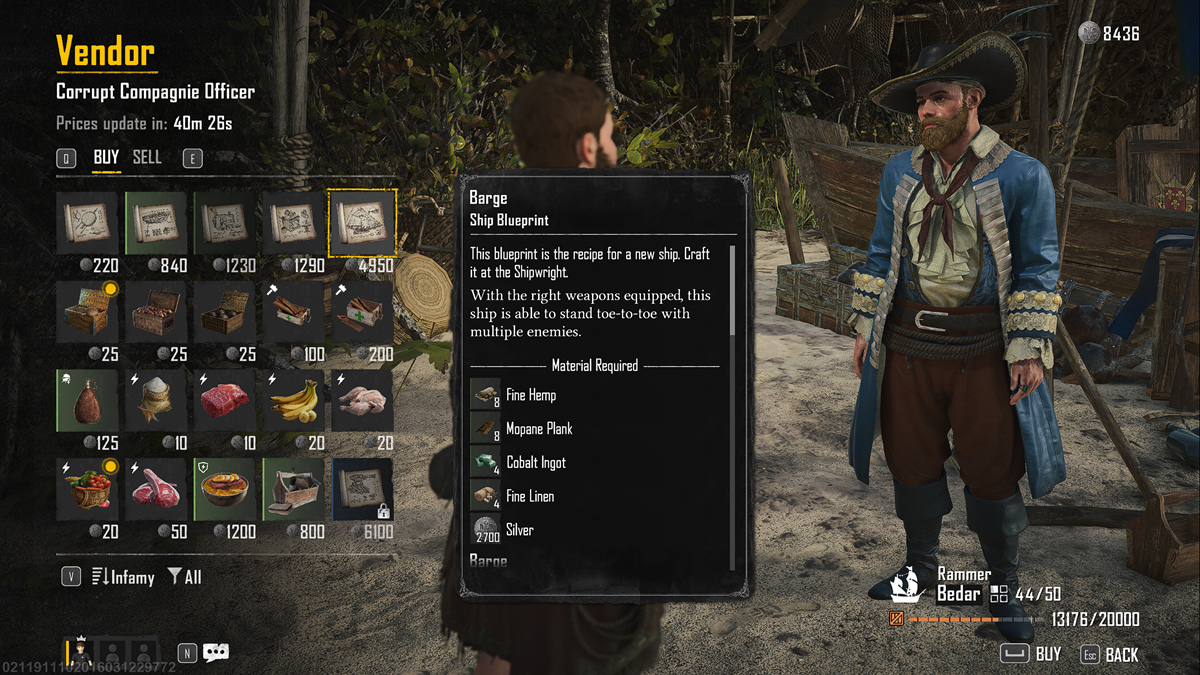Select the toolbox item priced at 800
Image resolution: width=1200 pixels, height=675 pixels.
[294, 489]
